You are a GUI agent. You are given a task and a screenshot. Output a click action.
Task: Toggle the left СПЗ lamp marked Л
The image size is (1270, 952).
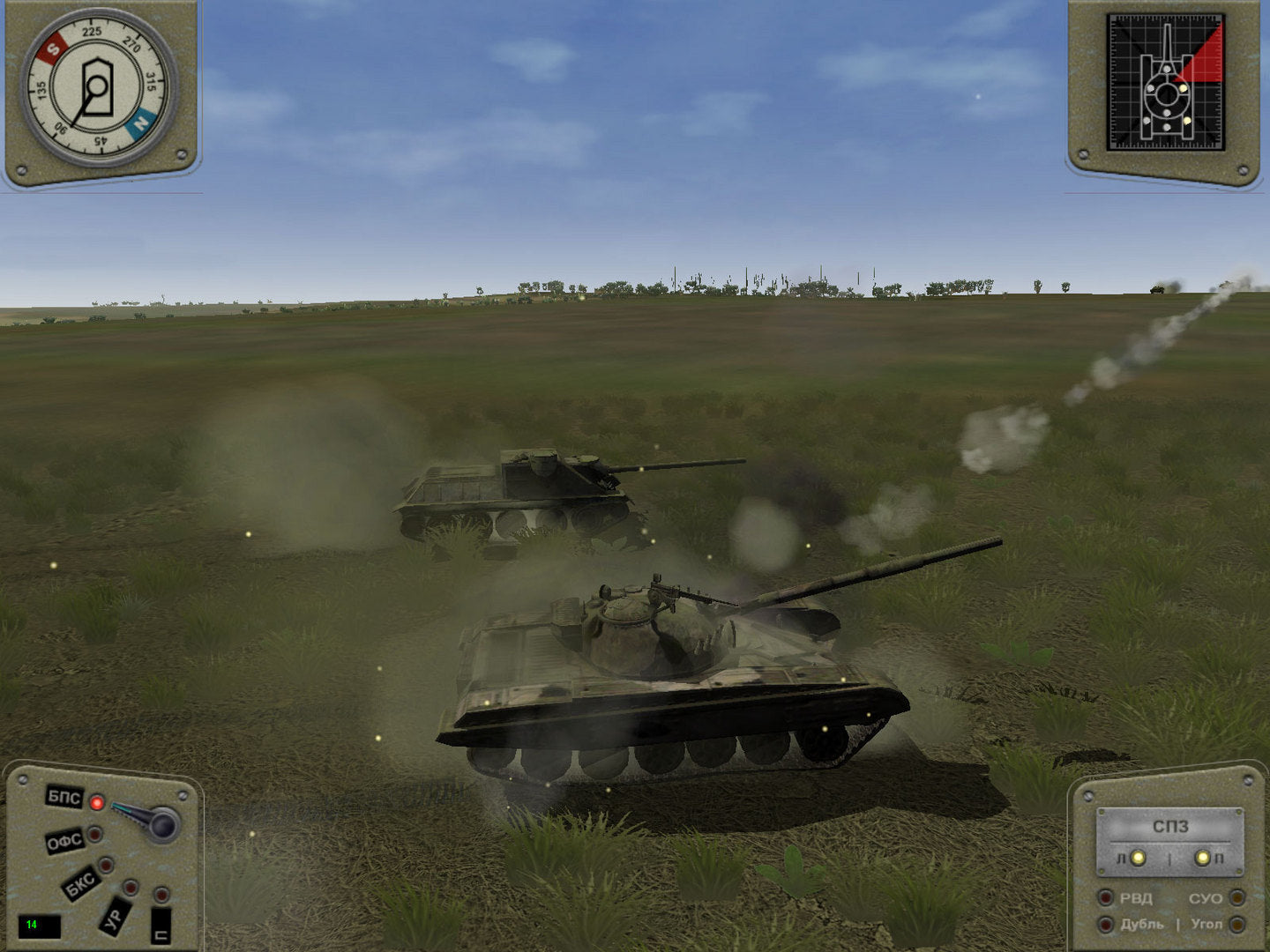point(1139,858)
